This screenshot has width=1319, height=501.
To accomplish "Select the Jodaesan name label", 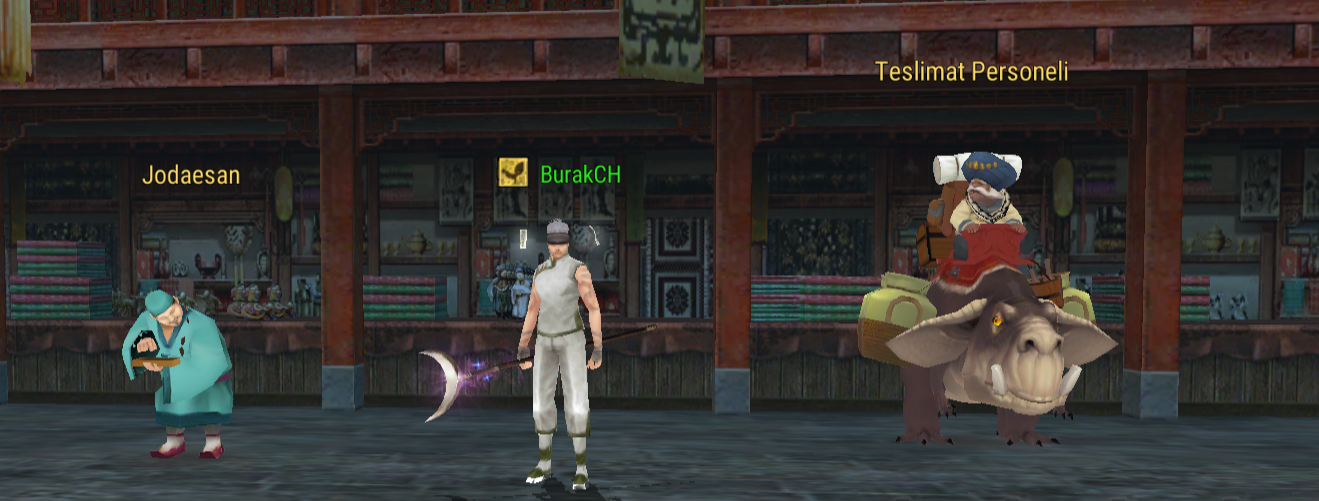I will coord(191,176).
